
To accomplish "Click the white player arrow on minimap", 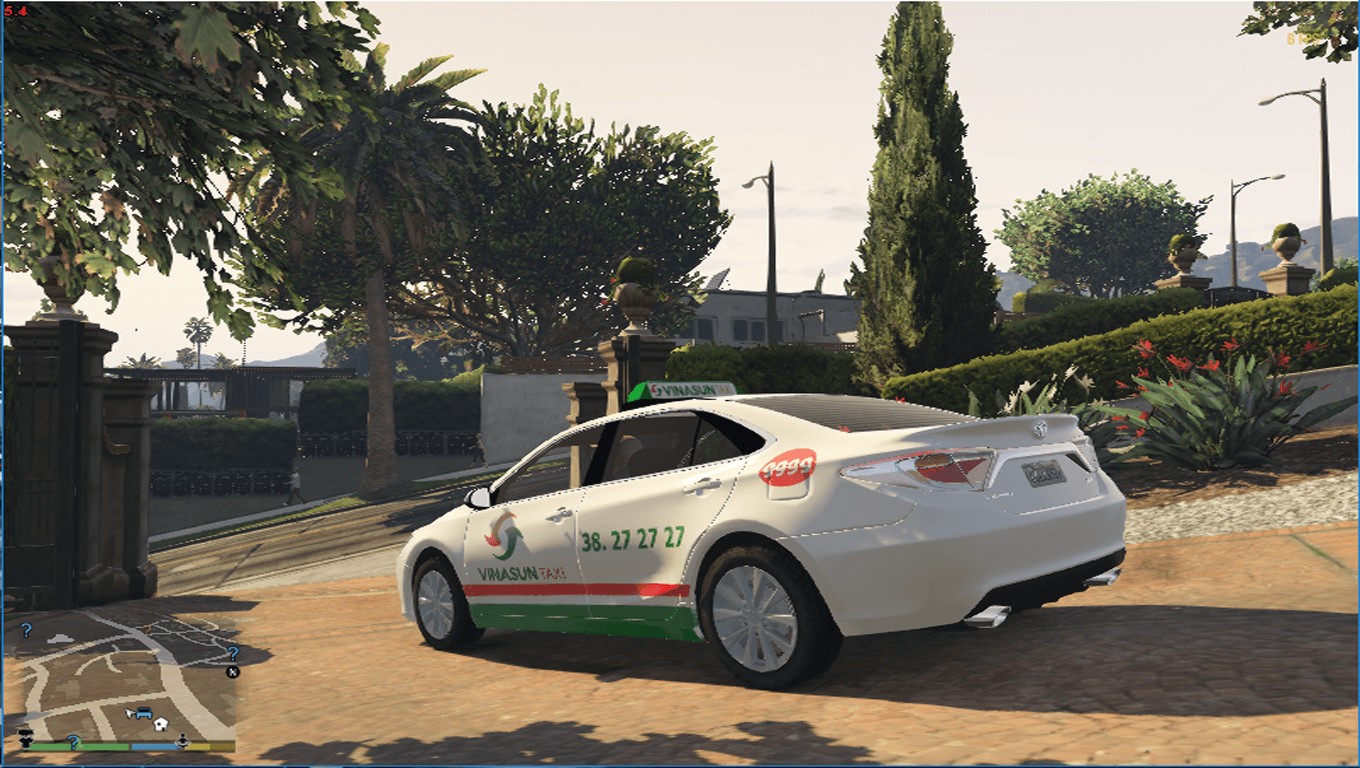I will [128, 713].
